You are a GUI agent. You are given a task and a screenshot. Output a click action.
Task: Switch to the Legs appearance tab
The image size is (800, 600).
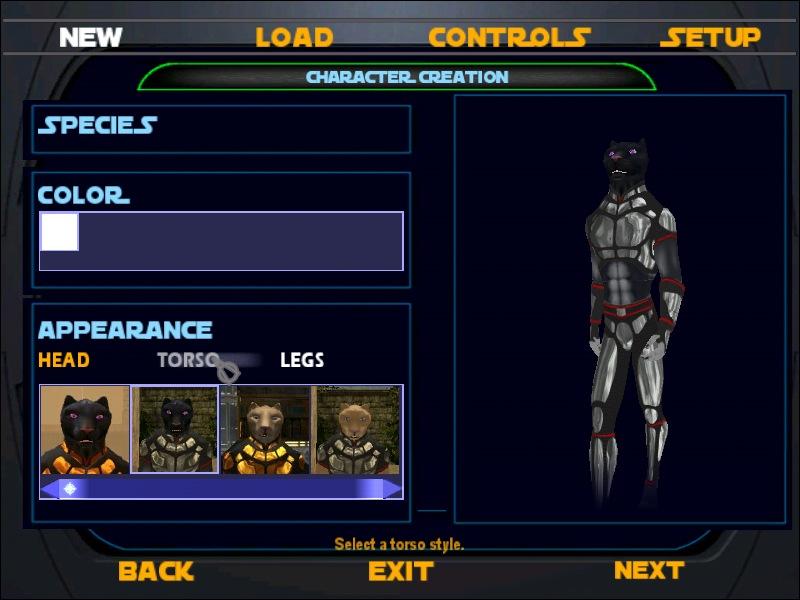click(302, 360)
